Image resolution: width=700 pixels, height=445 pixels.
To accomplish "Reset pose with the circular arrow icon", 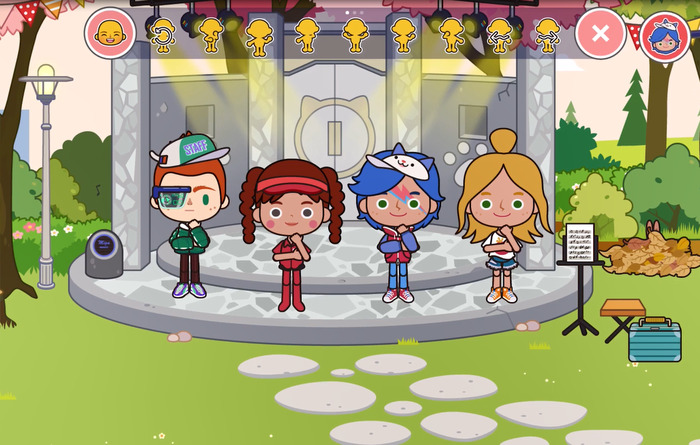I will pos(162,35).
